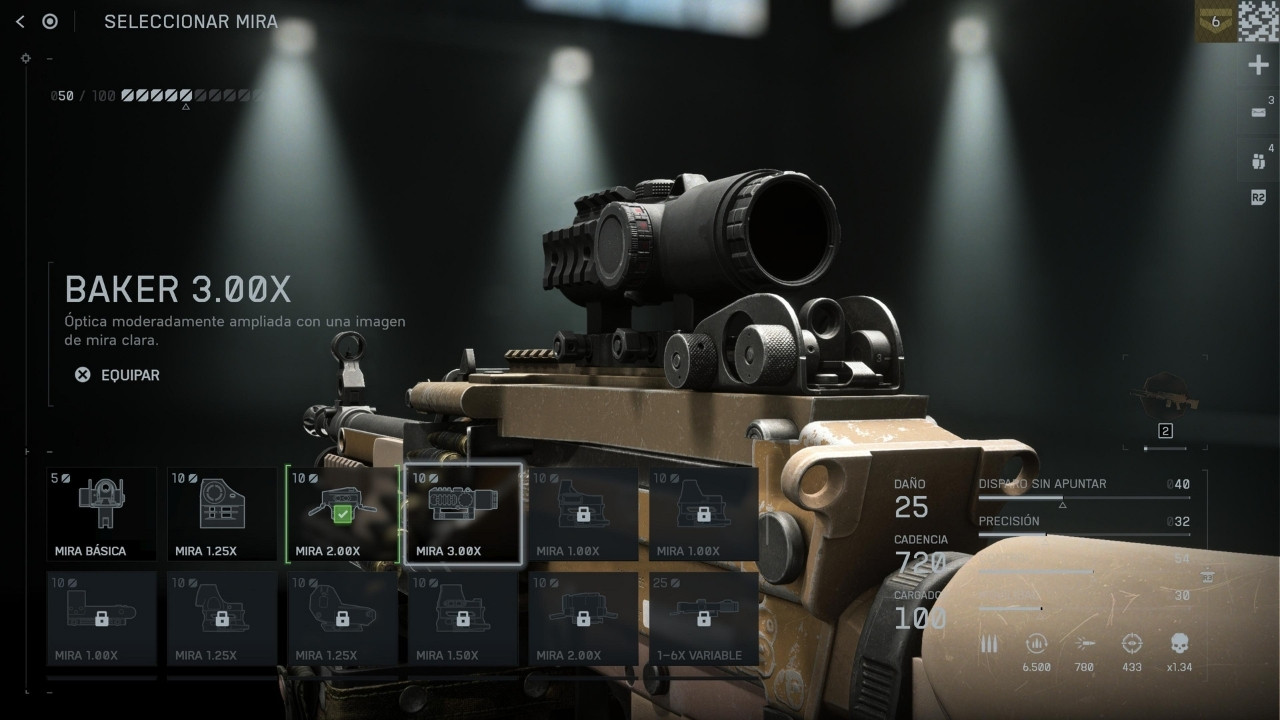Select the locked MIRA 1.50X tile
The image size is (1280, 720).
(463, 618)
